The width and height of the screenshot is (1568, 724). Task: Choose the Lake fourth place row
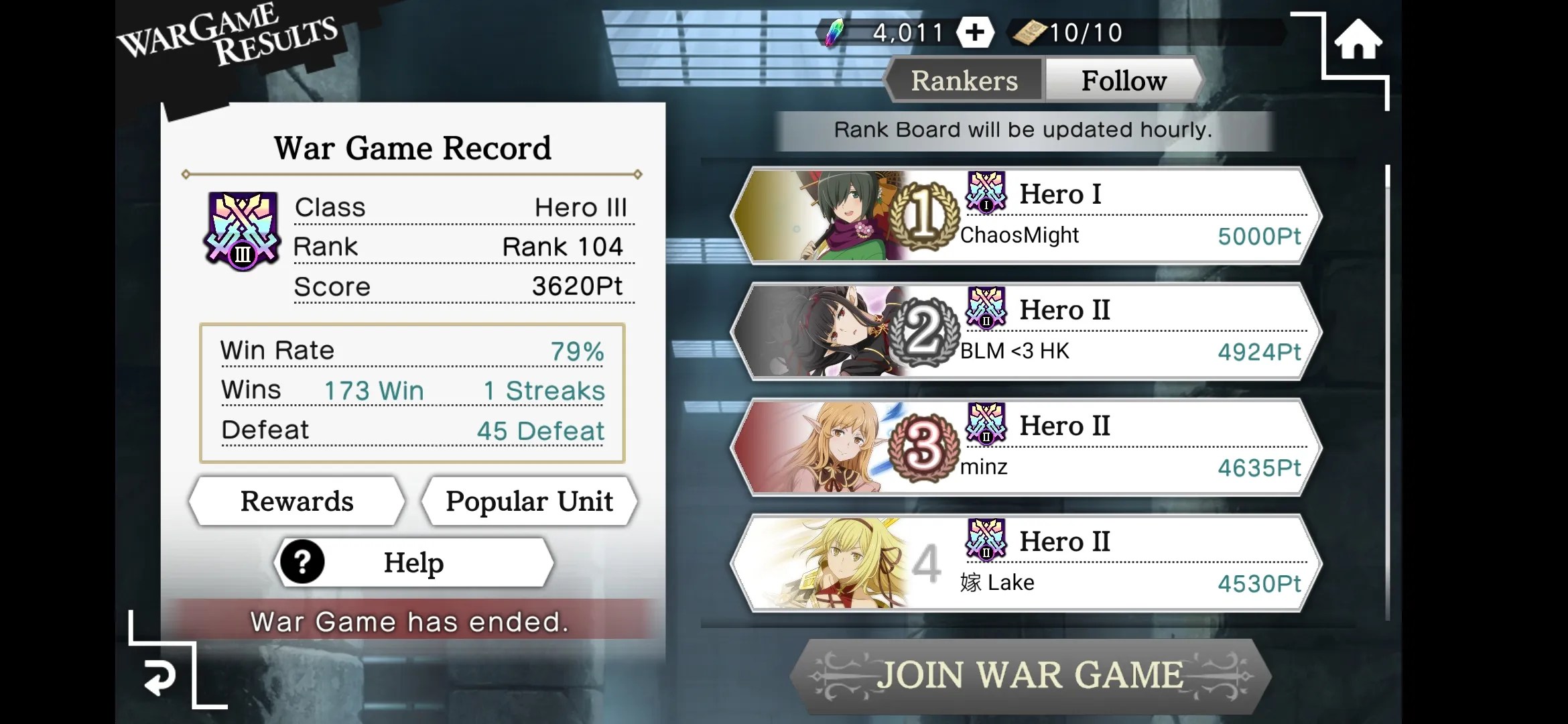pos(1025,563)
